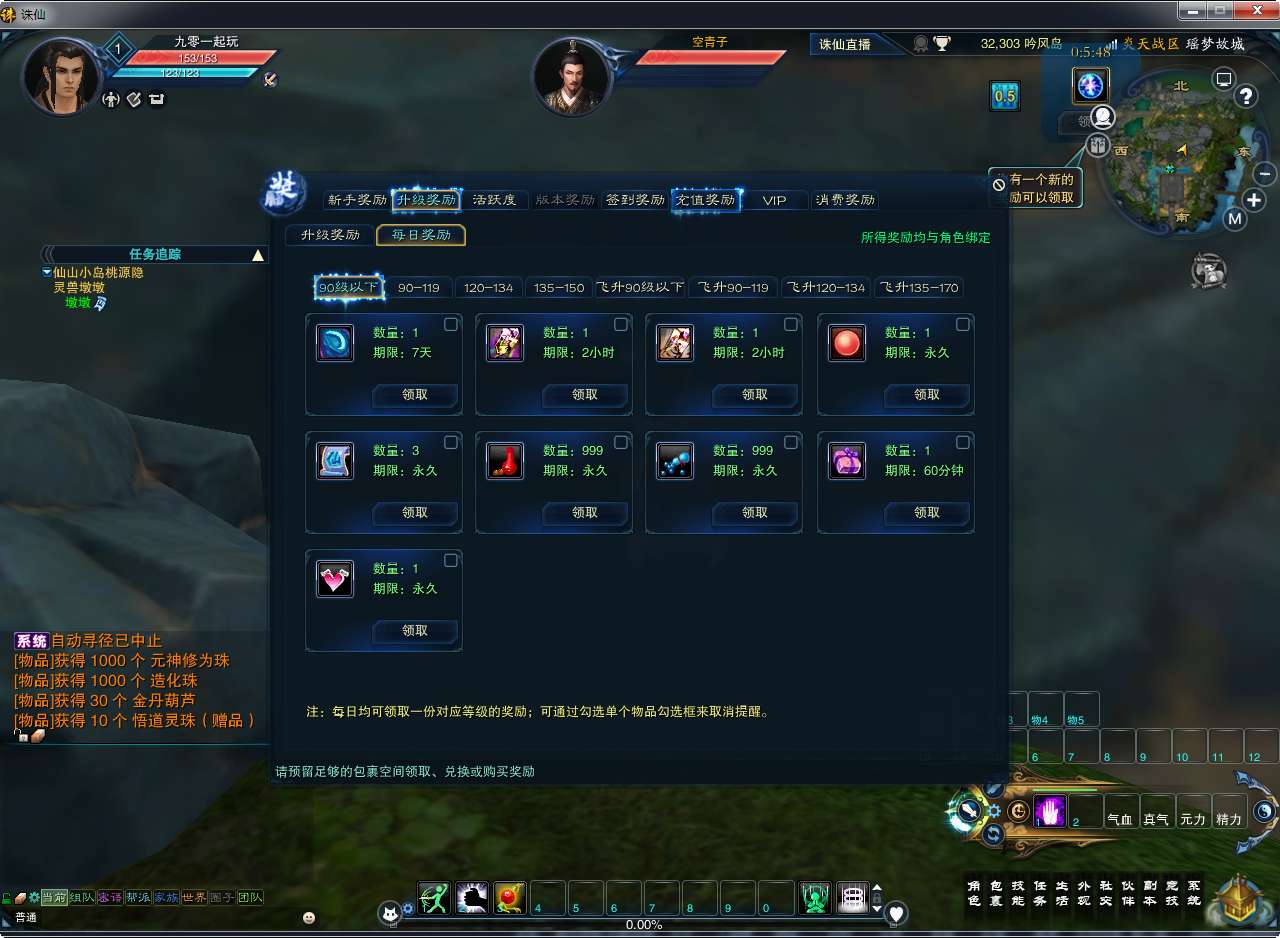Open the 诛仙直播 live stream button
Image resolution: width=1280 pixels, height=938 pixels.
pyautogui.click(x=846, y=44)
